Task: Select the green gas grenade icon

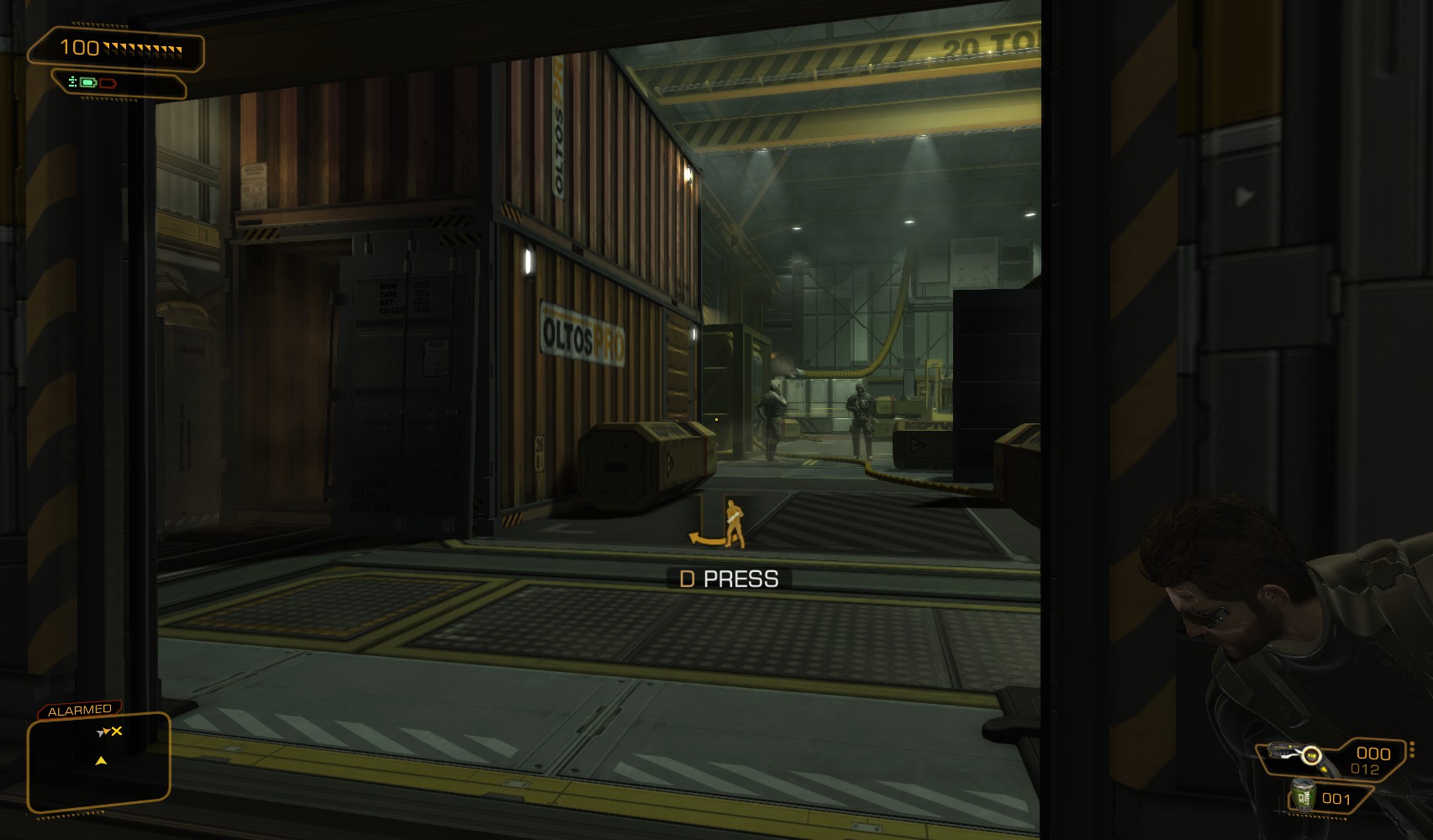Action: pos(1303,795)
